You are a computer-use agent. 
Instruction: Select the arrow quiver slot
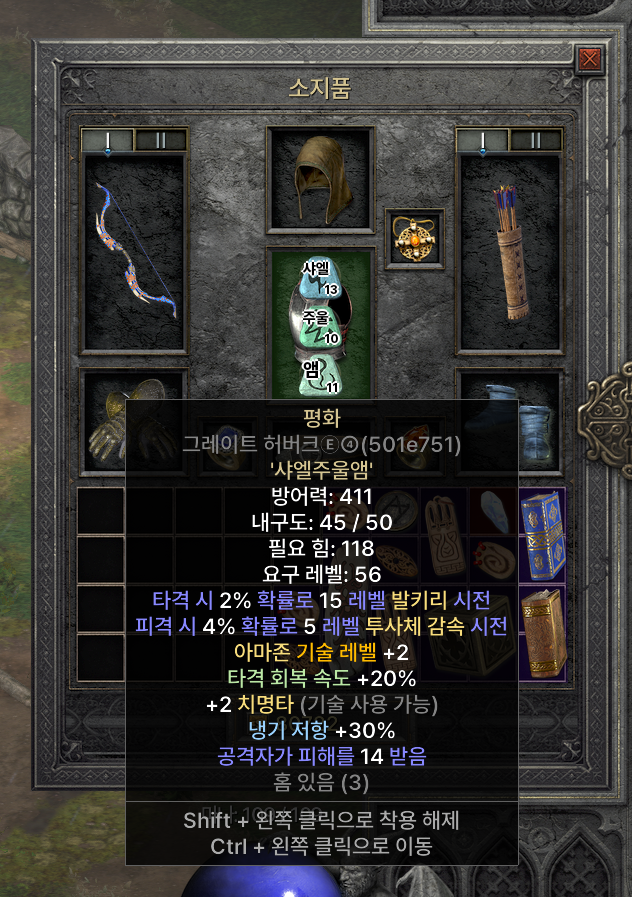coord(510,252)
